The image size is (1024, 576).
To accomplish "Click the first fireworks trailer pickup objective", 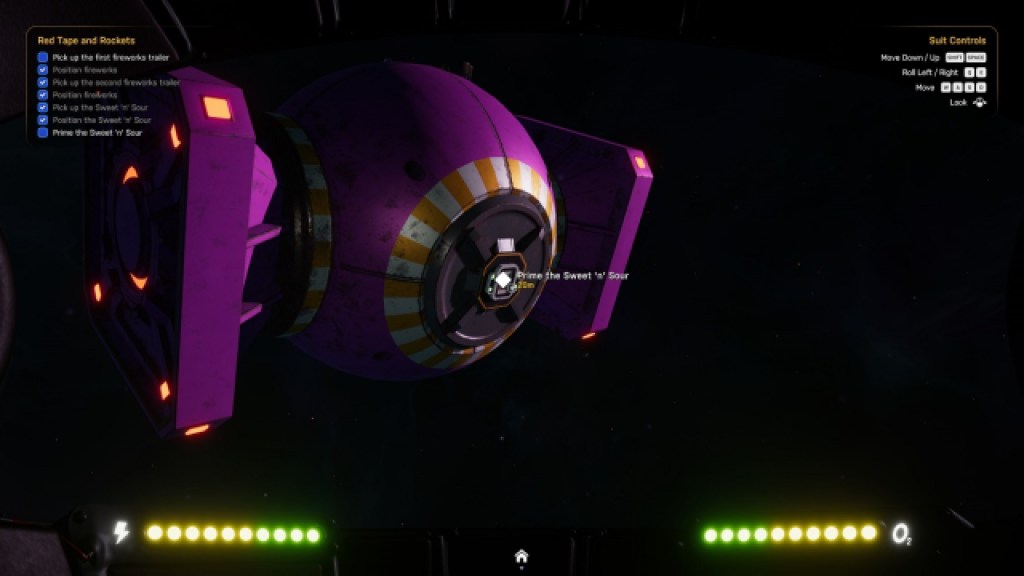I will click(110, 58).
